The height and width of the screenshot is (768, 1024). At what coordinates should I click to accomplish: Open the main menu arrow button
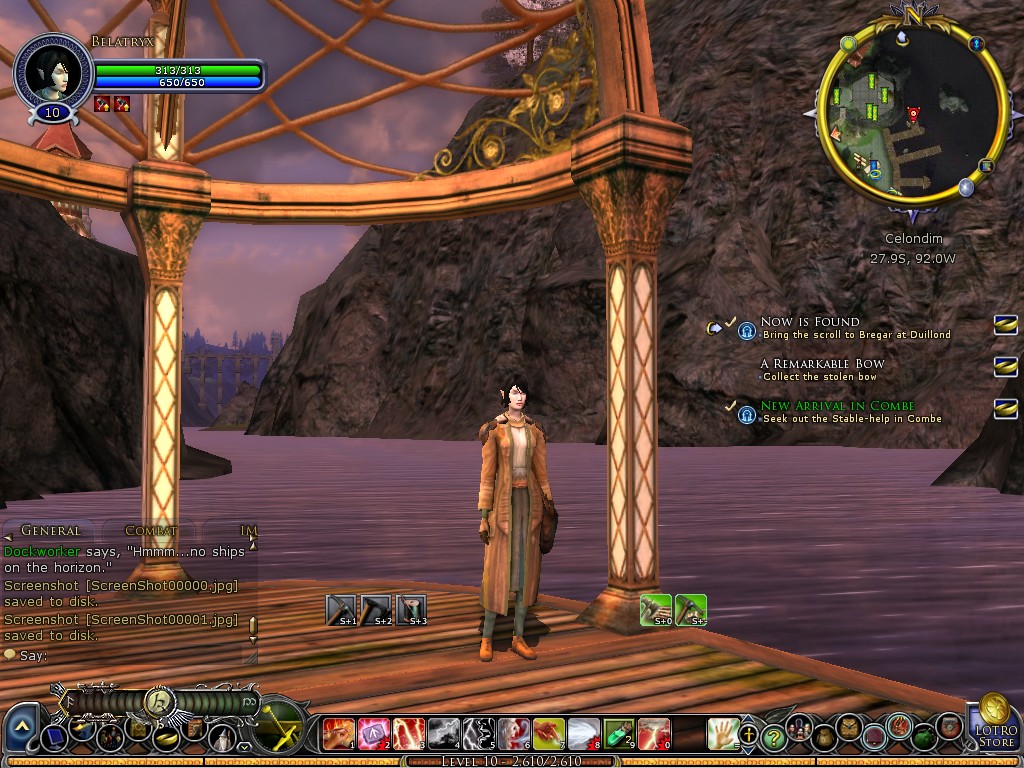[21, 726]
